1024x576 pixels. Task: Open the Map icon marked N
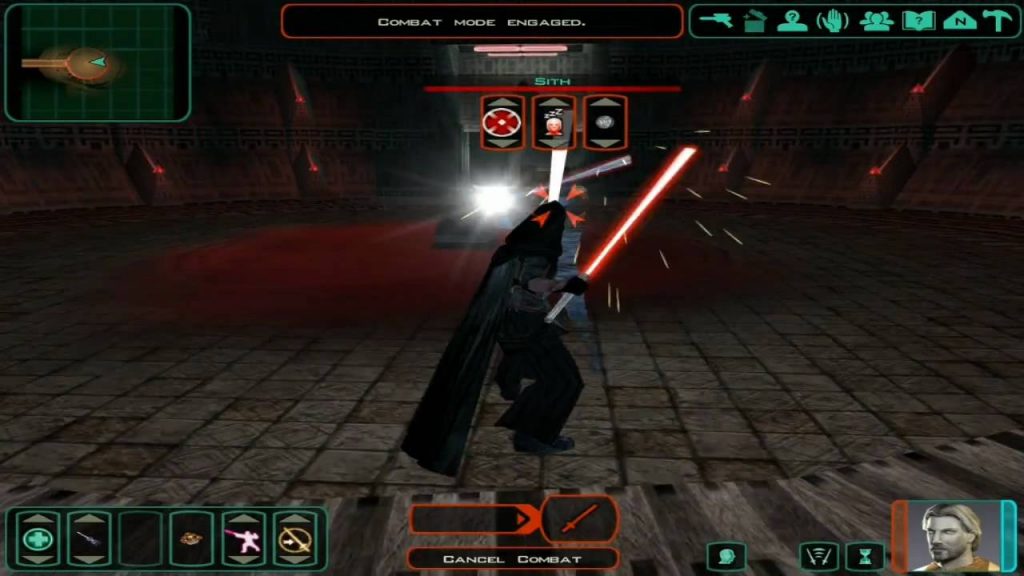click(x=956, y=21)
